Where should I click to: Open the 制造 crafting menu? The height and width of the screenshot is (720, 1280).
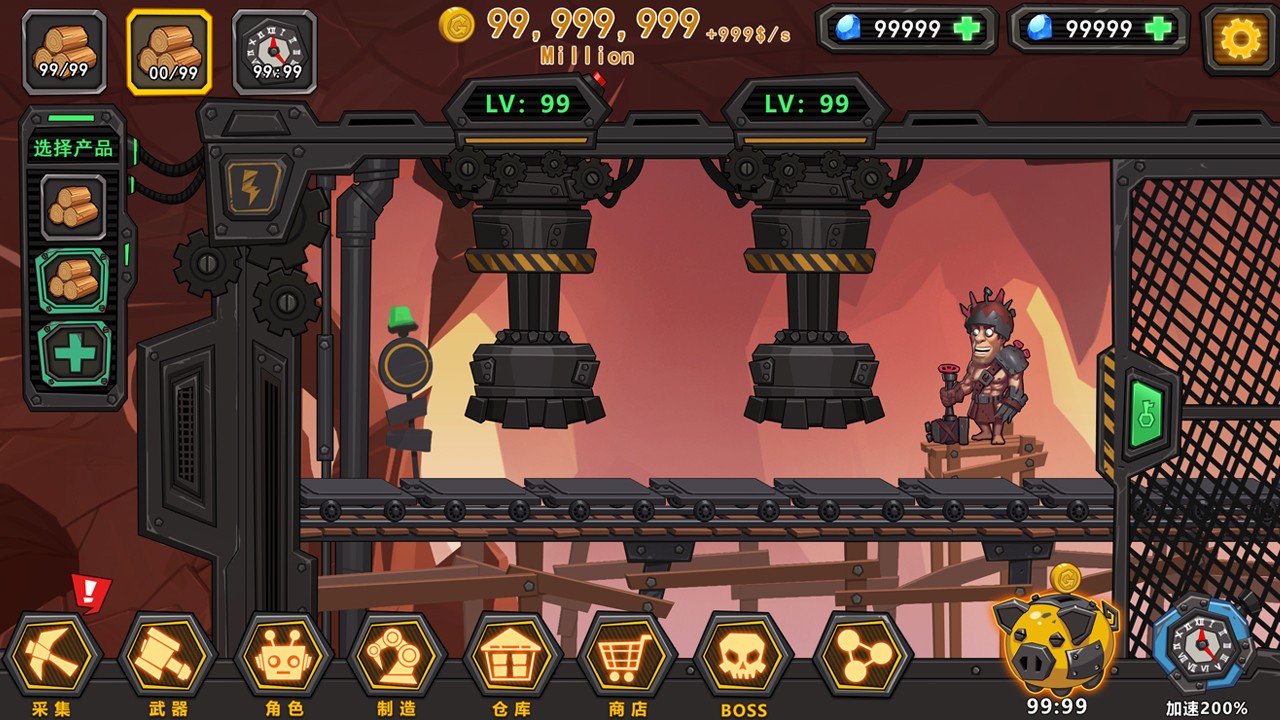pyautogui.click(x=397, y=656)
